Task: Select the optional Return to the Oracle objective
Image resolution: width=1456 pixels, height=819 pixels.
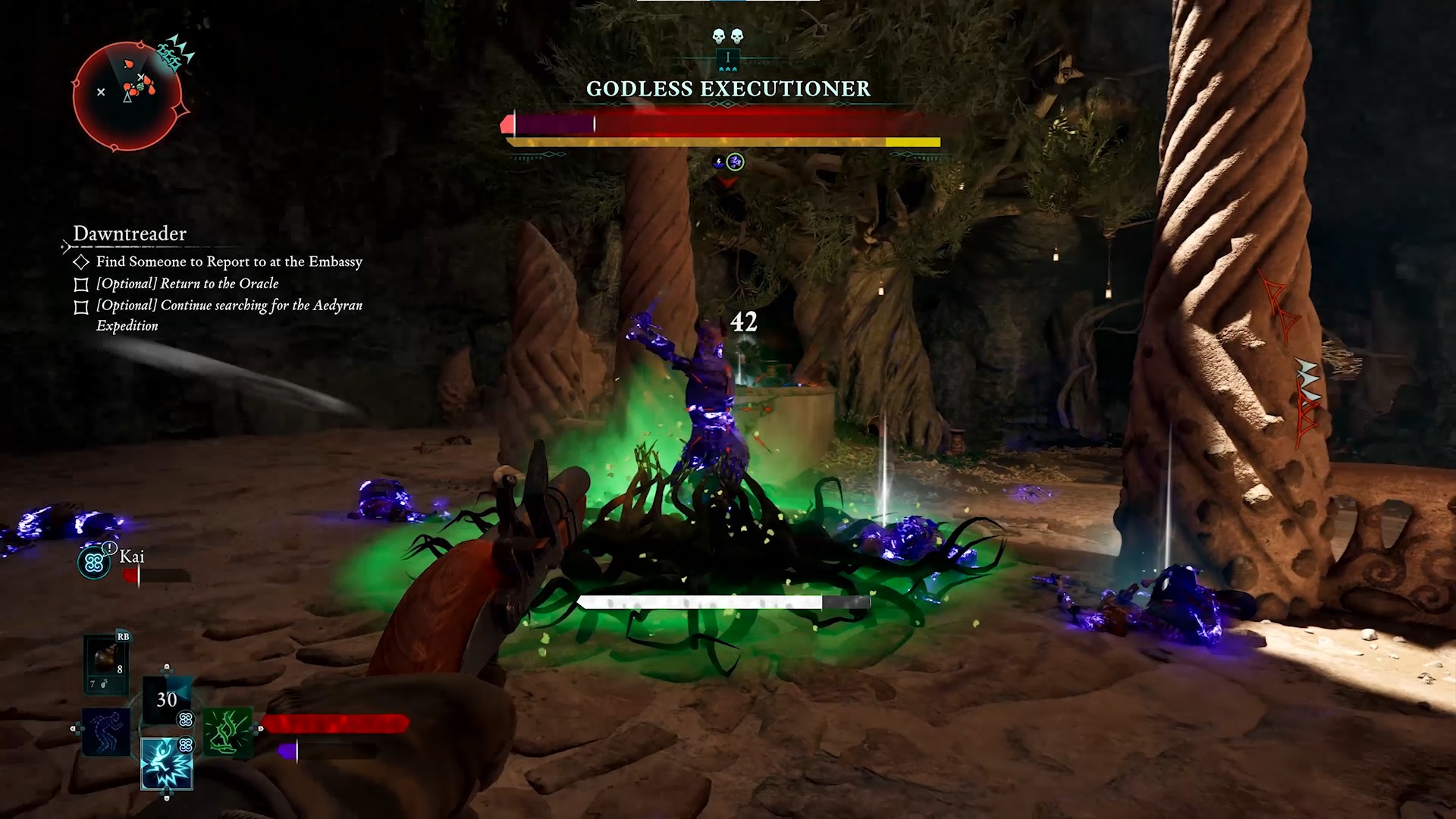Action: (187, 284)
